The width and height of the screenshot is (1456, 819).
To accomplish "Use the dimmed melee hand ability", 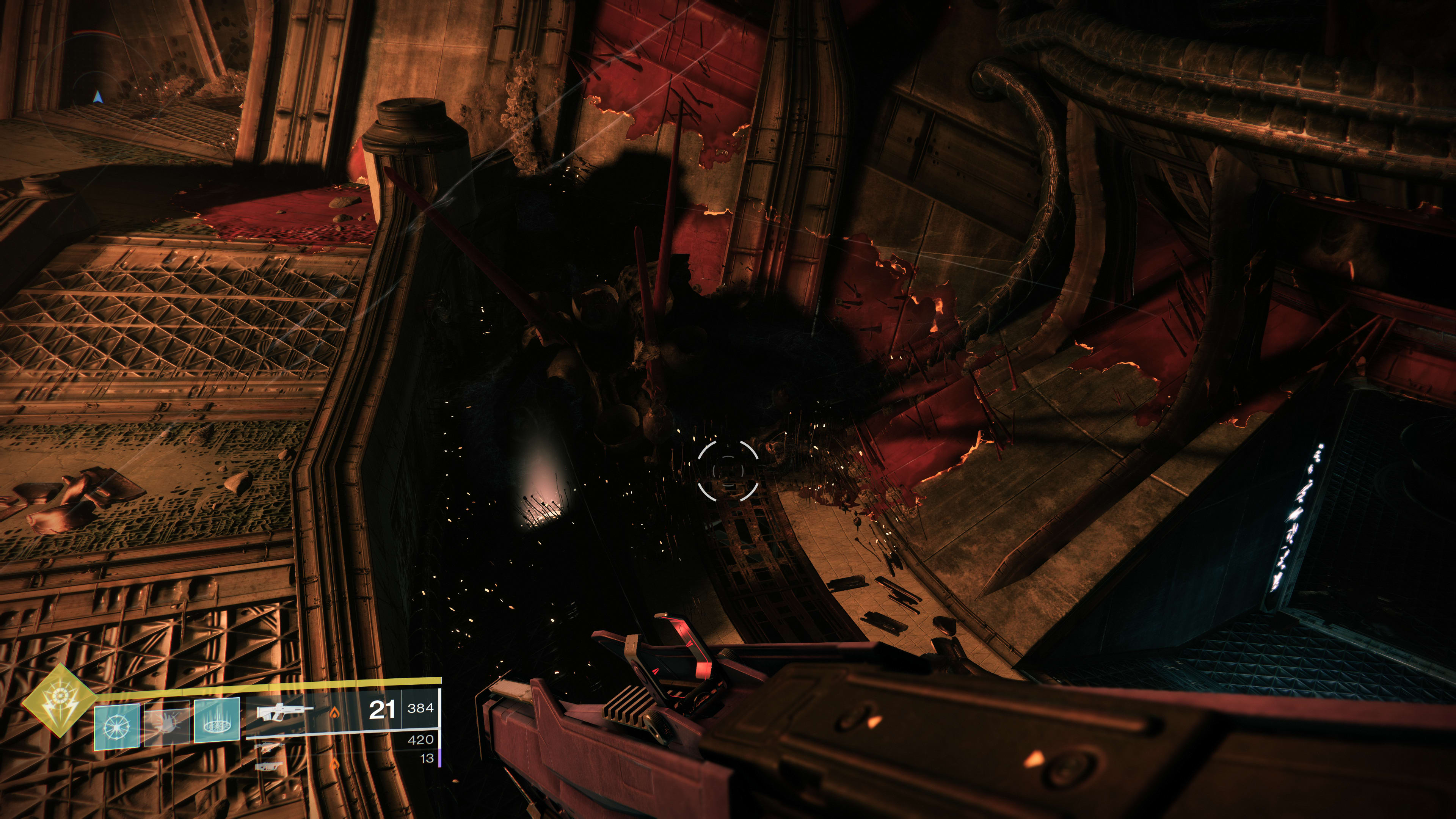I will click(x=167, y=724).
